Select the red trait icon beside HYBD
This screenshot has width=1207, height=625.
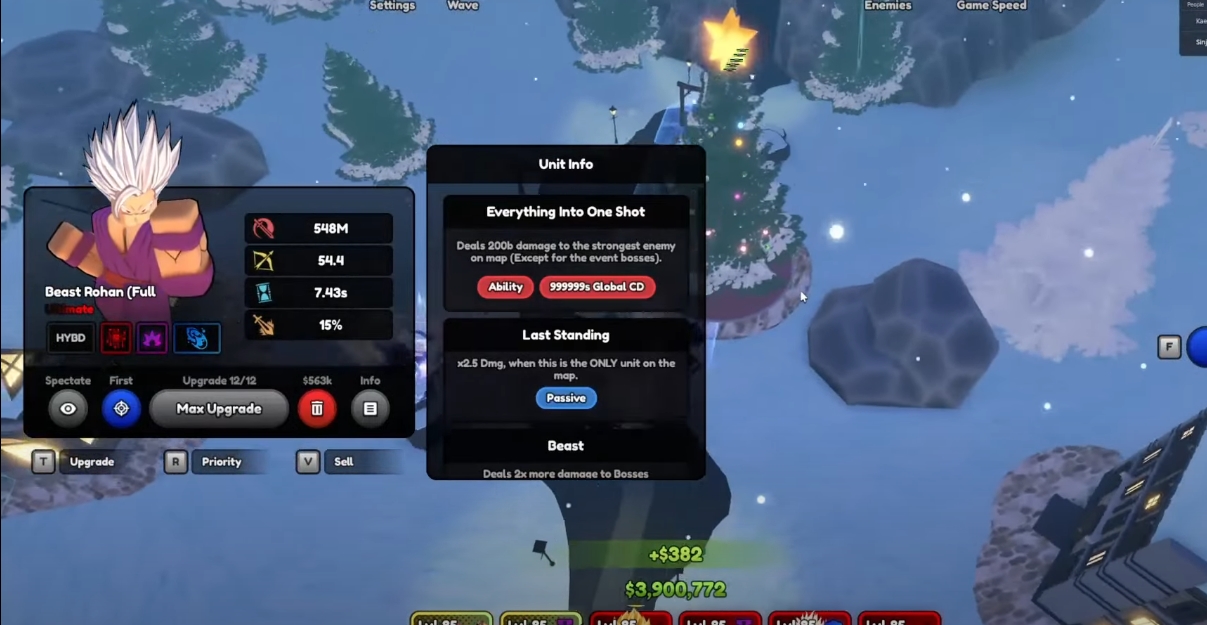[115, 338]
